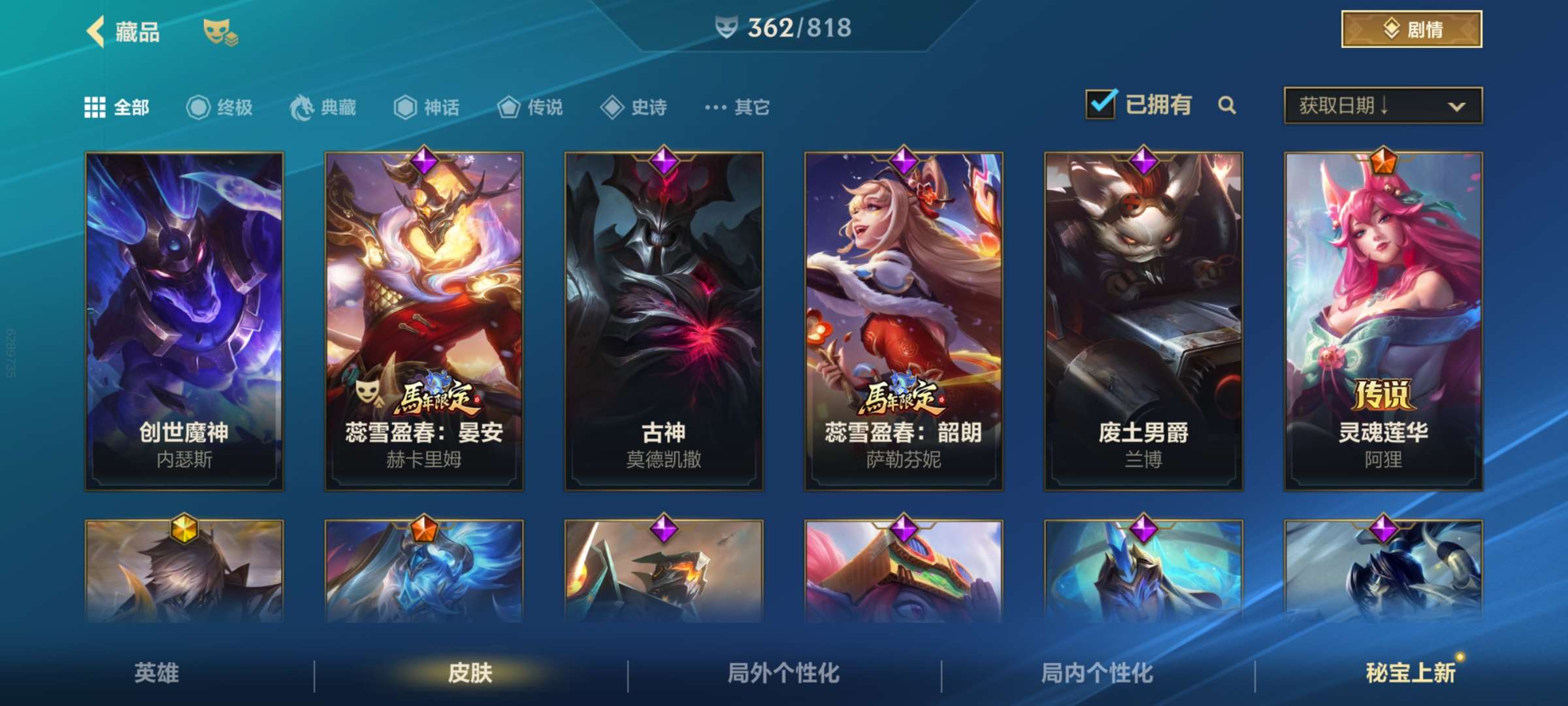The height and width of the screenshot is (706, 1568).
Task: Toggle the 全部 grid filter selection
Action: [x=96, y=108]
